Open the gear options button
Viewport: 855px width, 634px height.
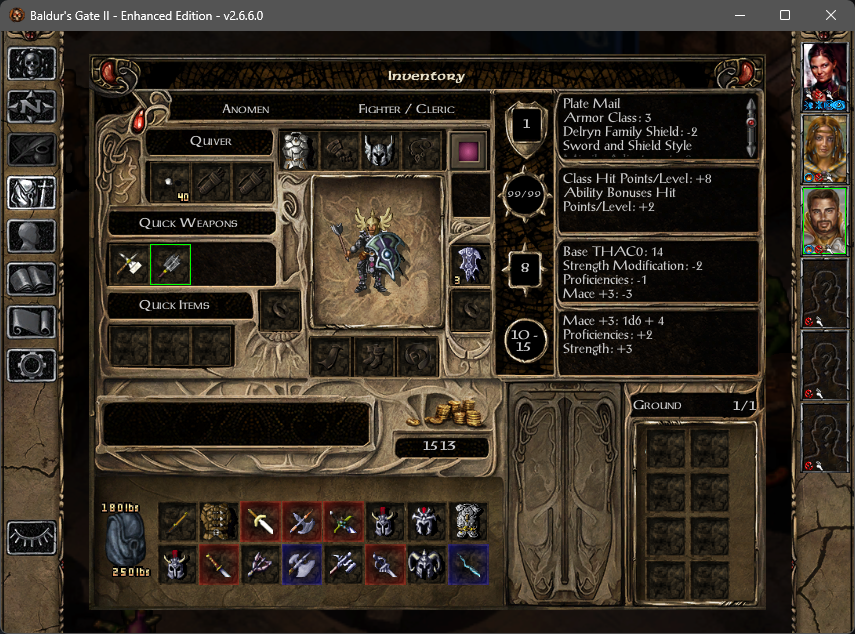(31, 365)
